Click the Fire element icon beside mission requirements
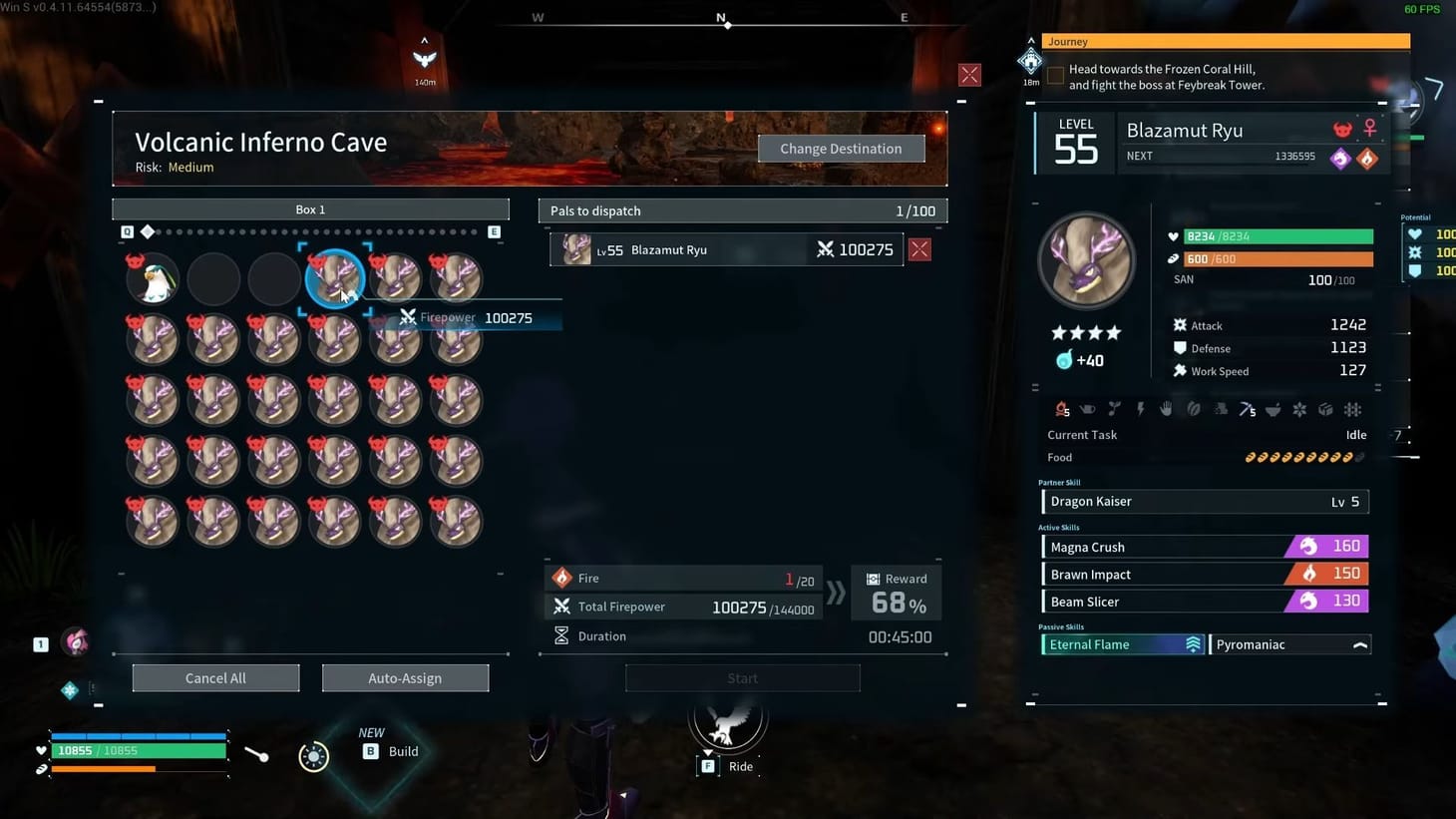 tap(561, 578)
